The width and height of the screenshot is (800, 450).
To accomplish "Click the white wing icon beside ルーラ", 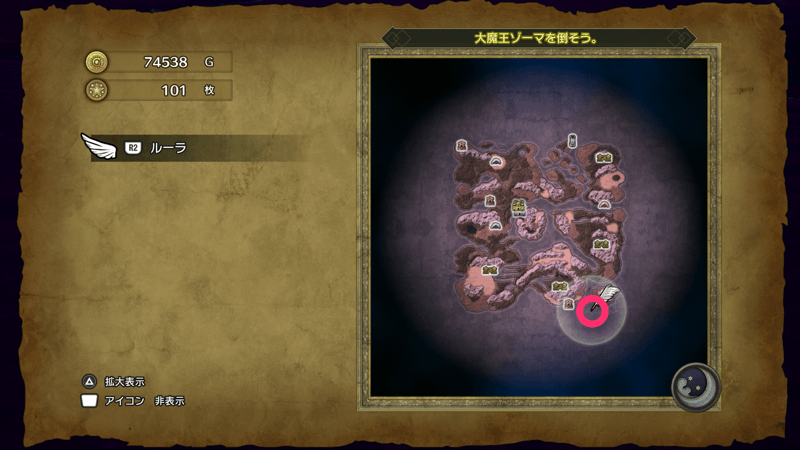I will click(99, 147).
